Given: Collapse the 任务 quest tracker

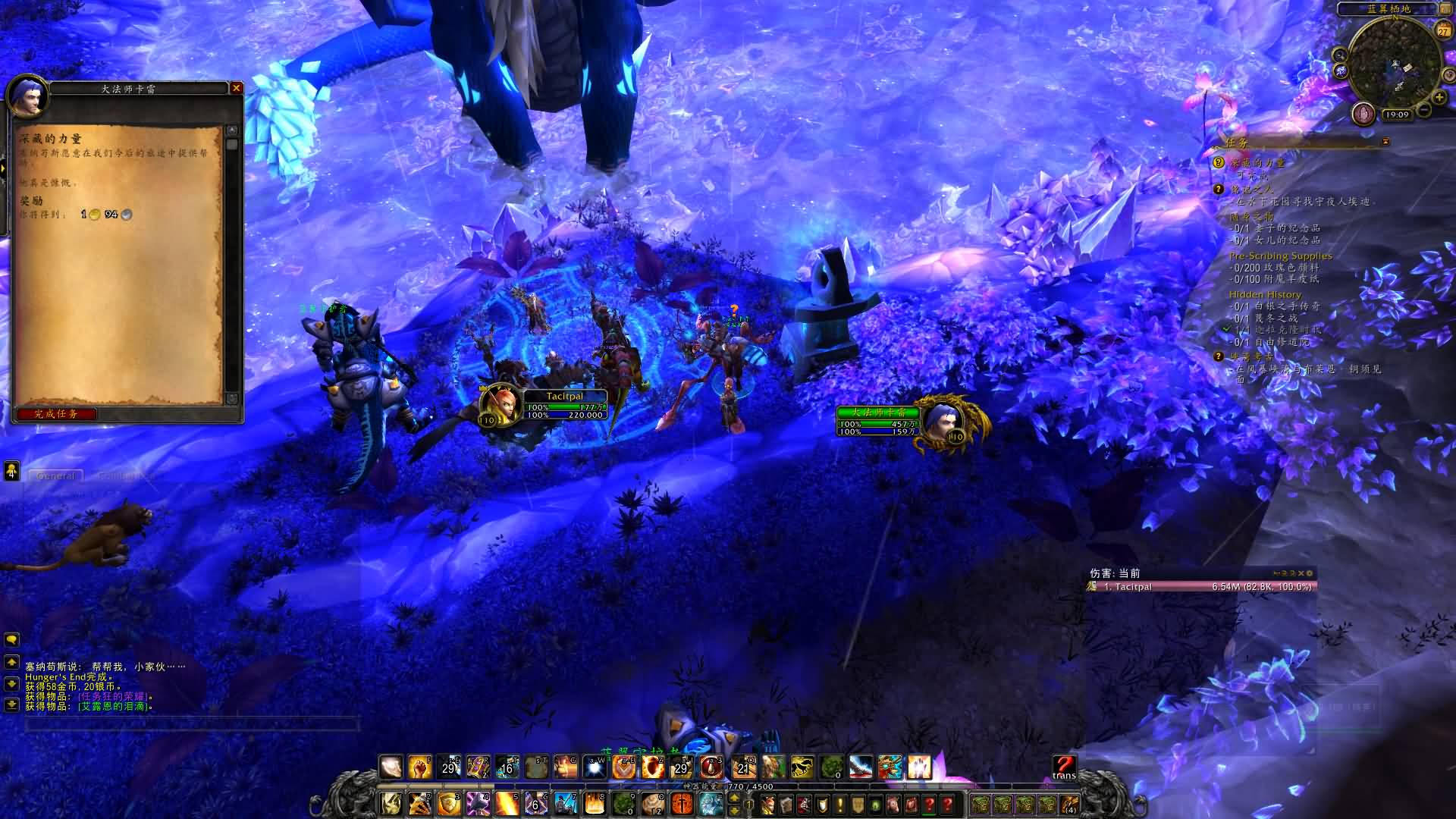Looking at the screenshot, I should point(1385,142).
